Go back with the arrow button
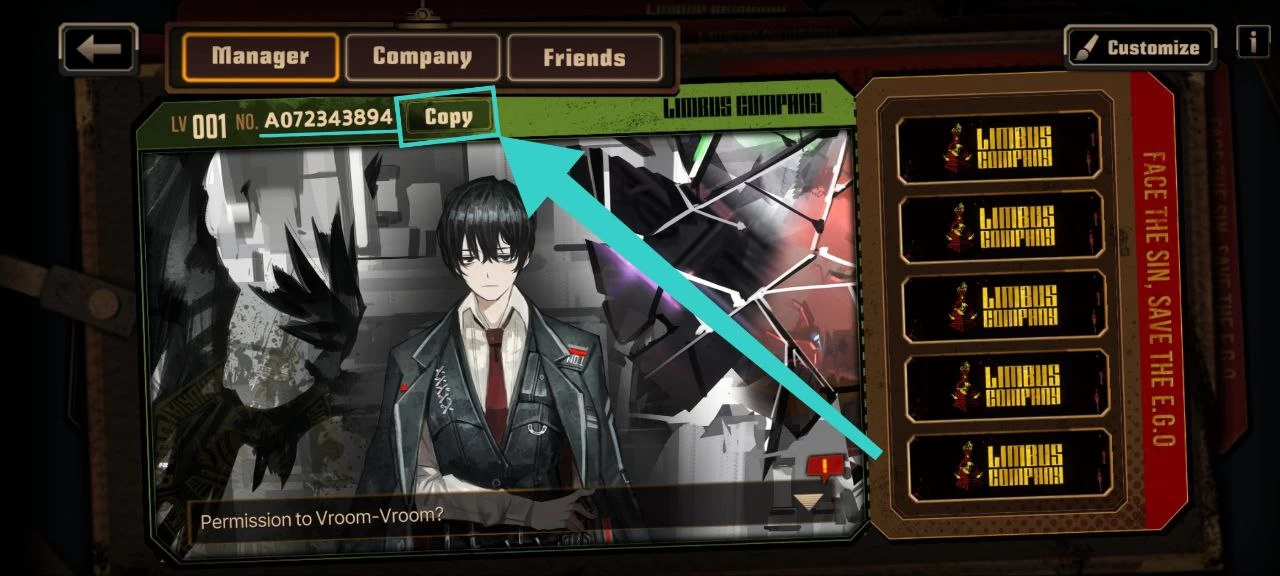1280x576 pixels. tap(98, 48)
